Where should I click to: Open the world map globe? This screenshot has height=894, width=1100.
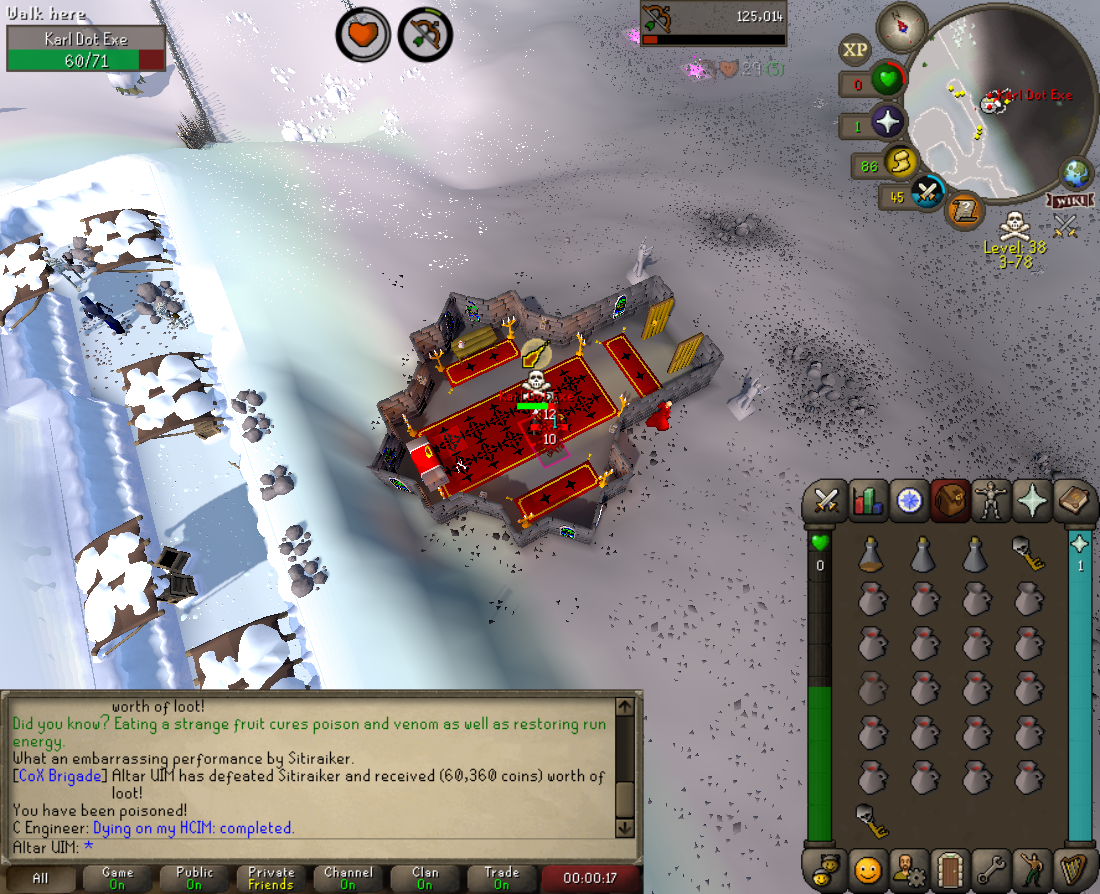1078,171
